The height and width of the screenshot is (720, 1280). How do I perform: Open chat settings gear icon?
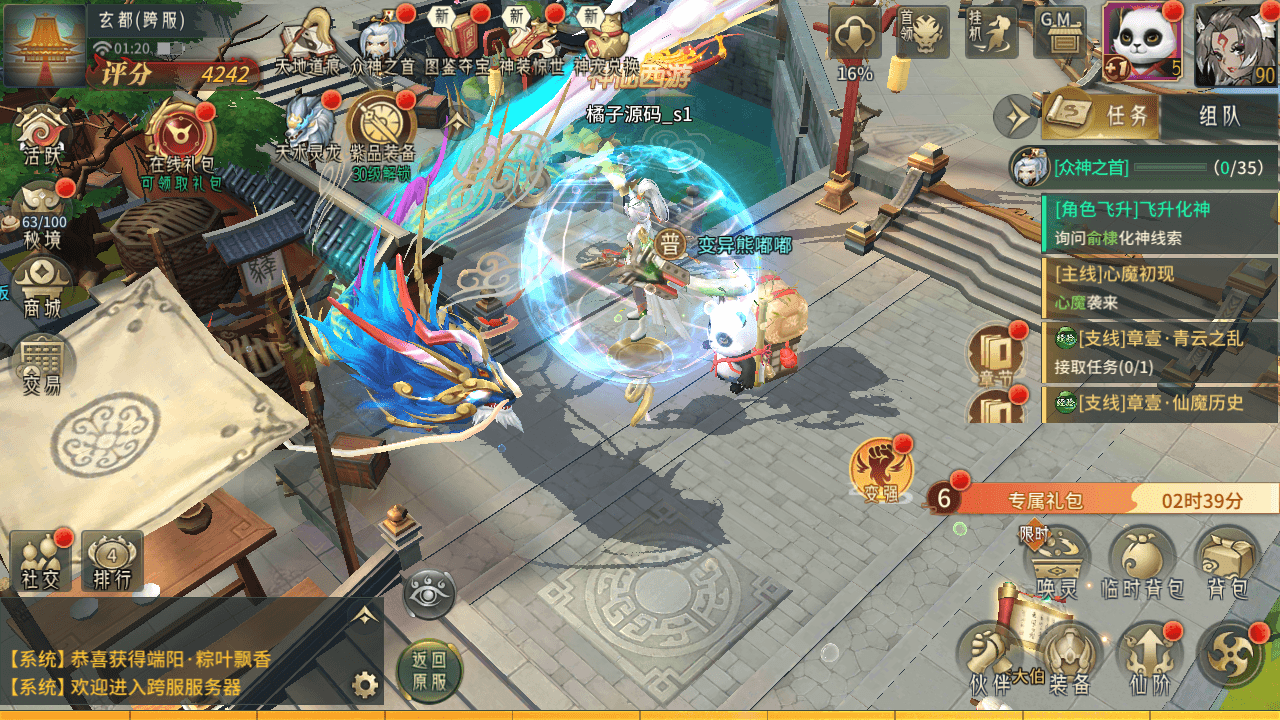365,685
